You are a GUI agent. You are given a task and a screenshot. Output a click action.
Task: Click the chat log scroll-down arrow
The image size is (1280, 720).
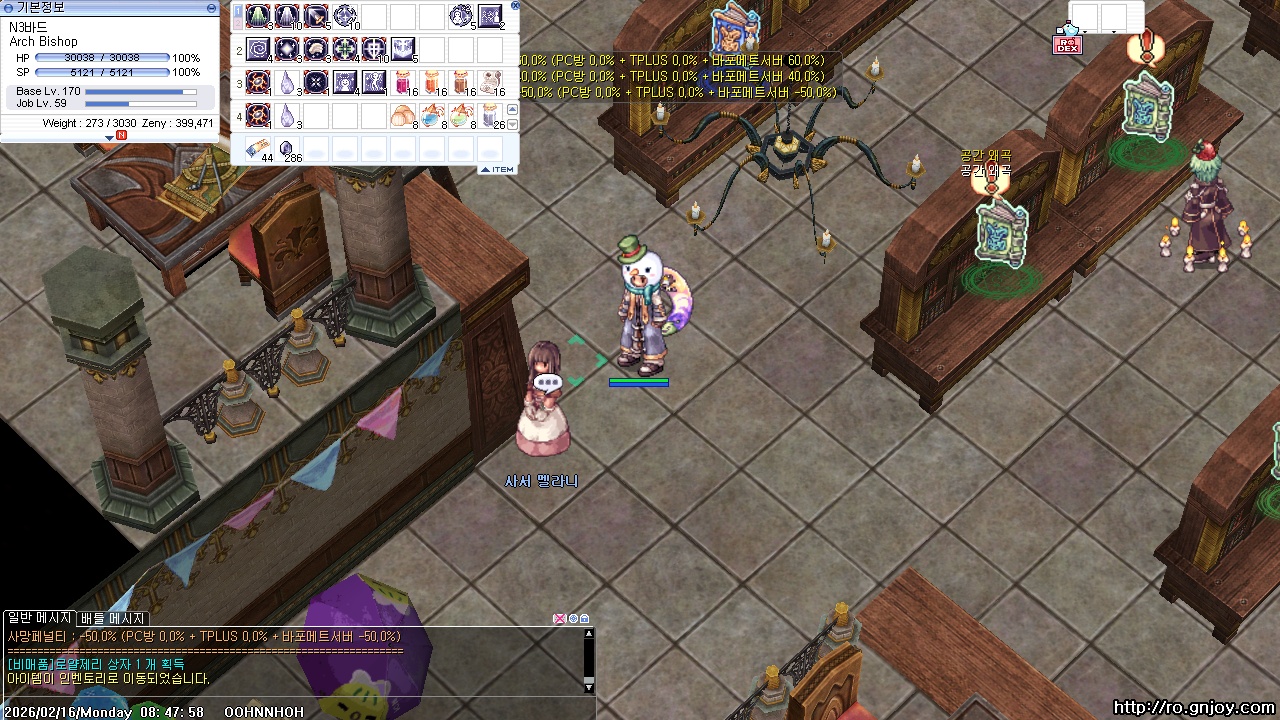(589, 687)
